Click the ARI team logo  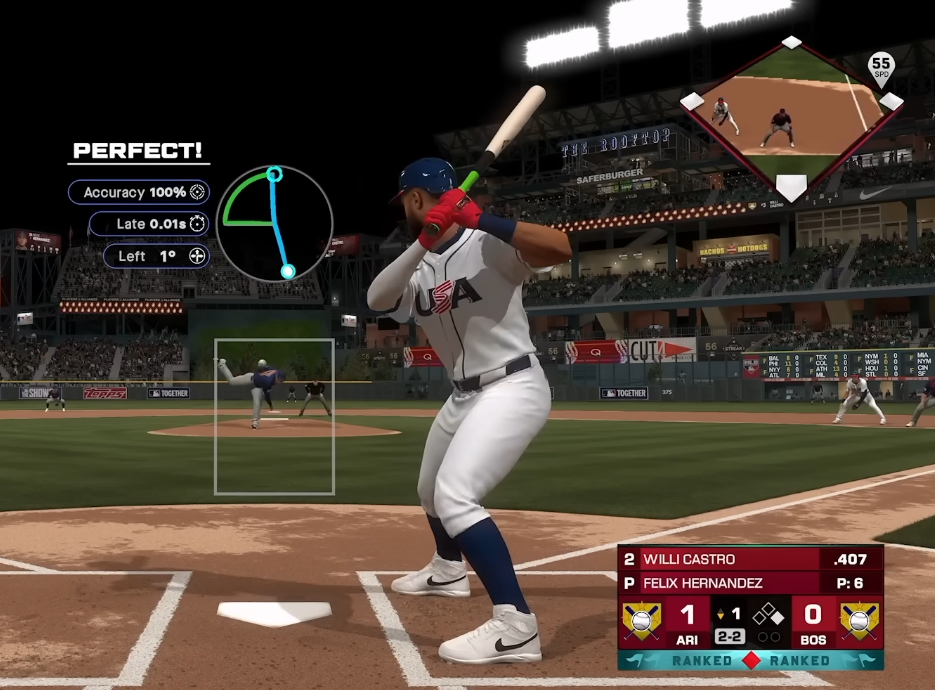pyautogui.click(x=641, y=620)
